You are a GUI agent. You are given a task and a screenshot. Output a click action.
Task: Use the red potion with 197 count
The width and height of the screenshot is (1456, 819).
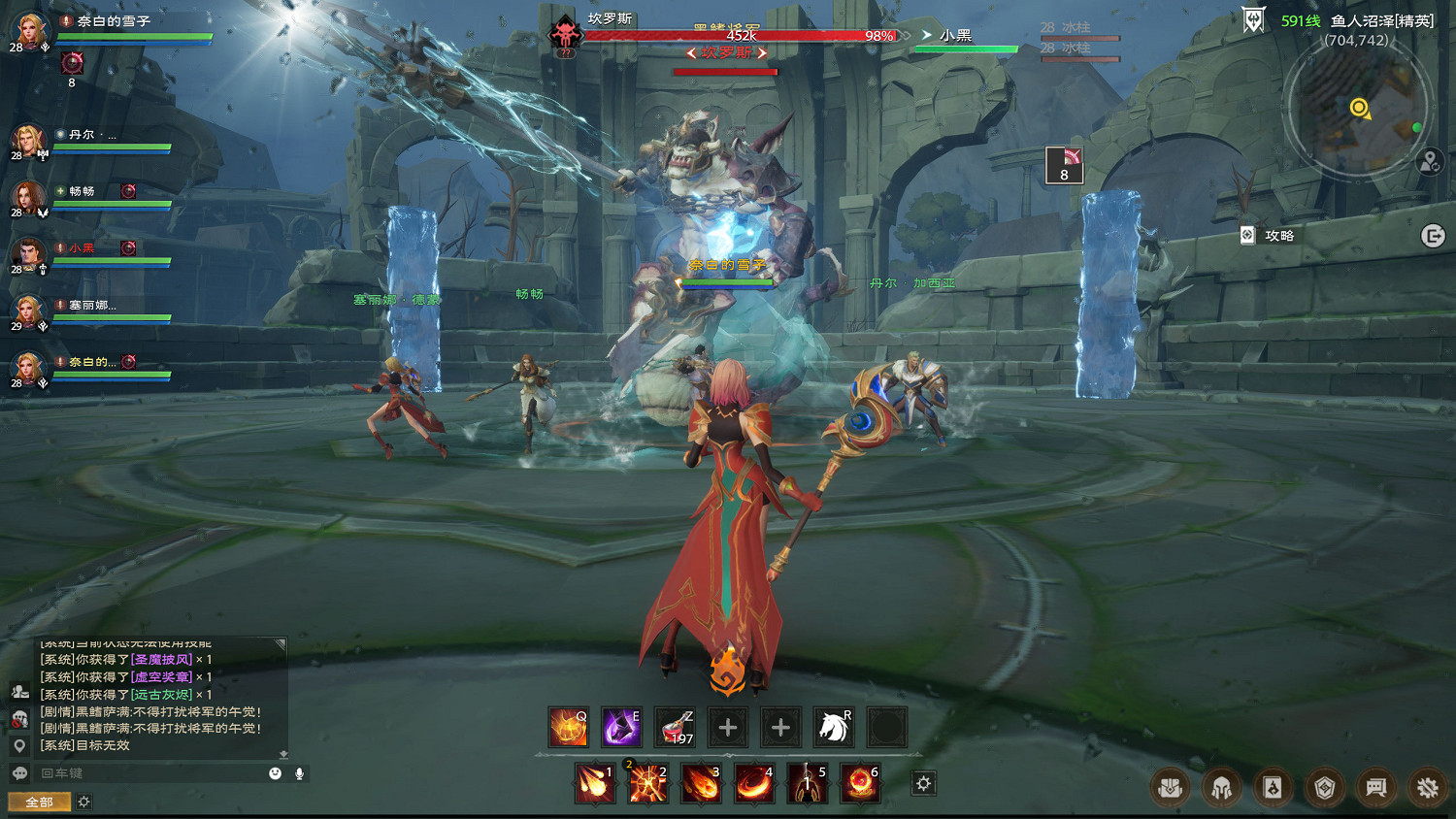[x=675, y=727]
